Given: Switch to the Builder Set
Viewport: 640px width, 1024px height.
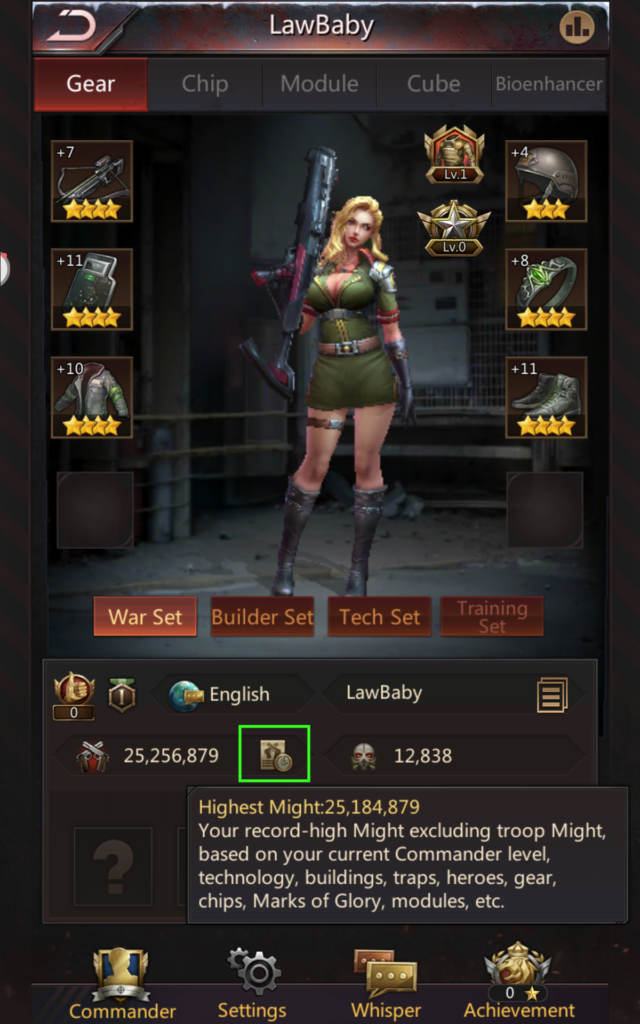Looking at the screenshot, I should (x=262, y=616).
